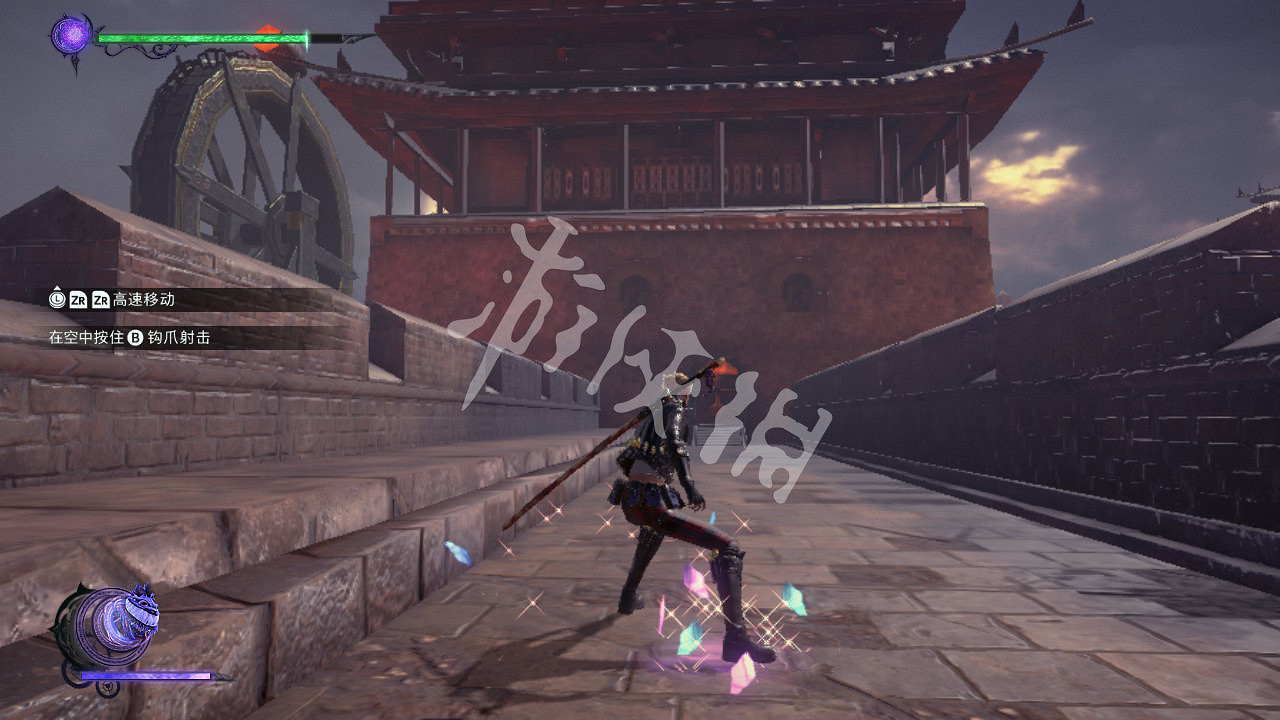This screenshot has width=1280, height=720.
Task: Select the second ZR button prompt icon
Action: 103,300
